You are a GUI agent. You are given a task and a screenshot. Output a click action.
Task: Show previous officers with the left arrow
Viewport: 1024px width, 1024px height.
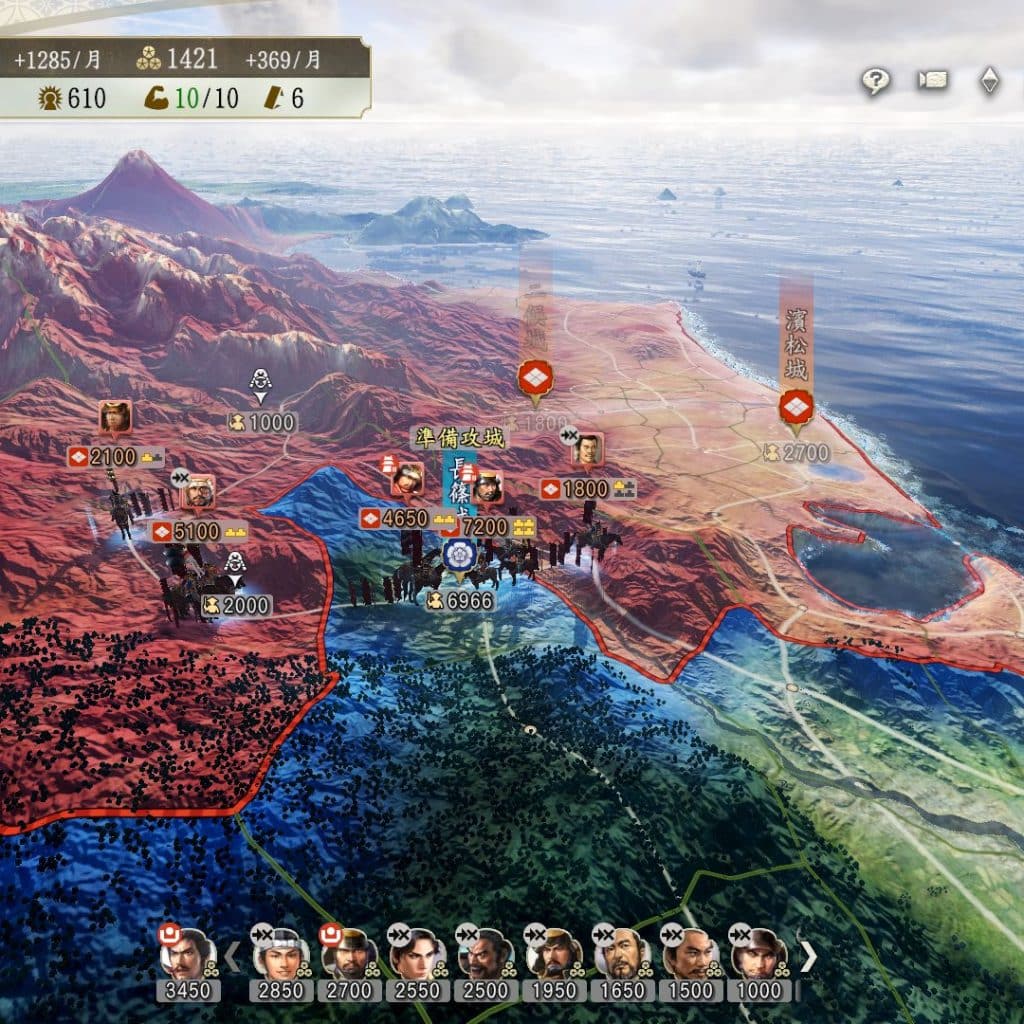click(232, 957)
